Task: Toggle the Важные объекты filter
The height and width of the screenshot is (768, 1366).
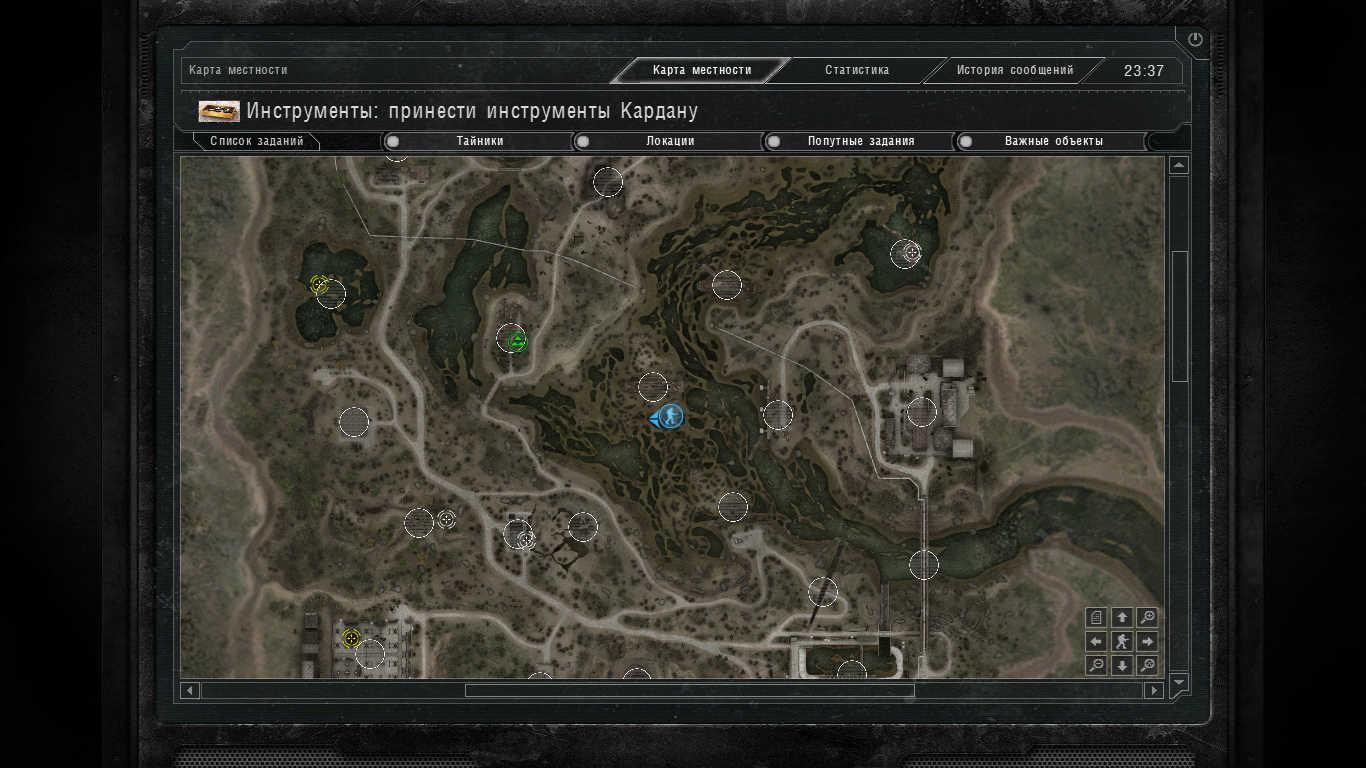Action: point(1053,141)
